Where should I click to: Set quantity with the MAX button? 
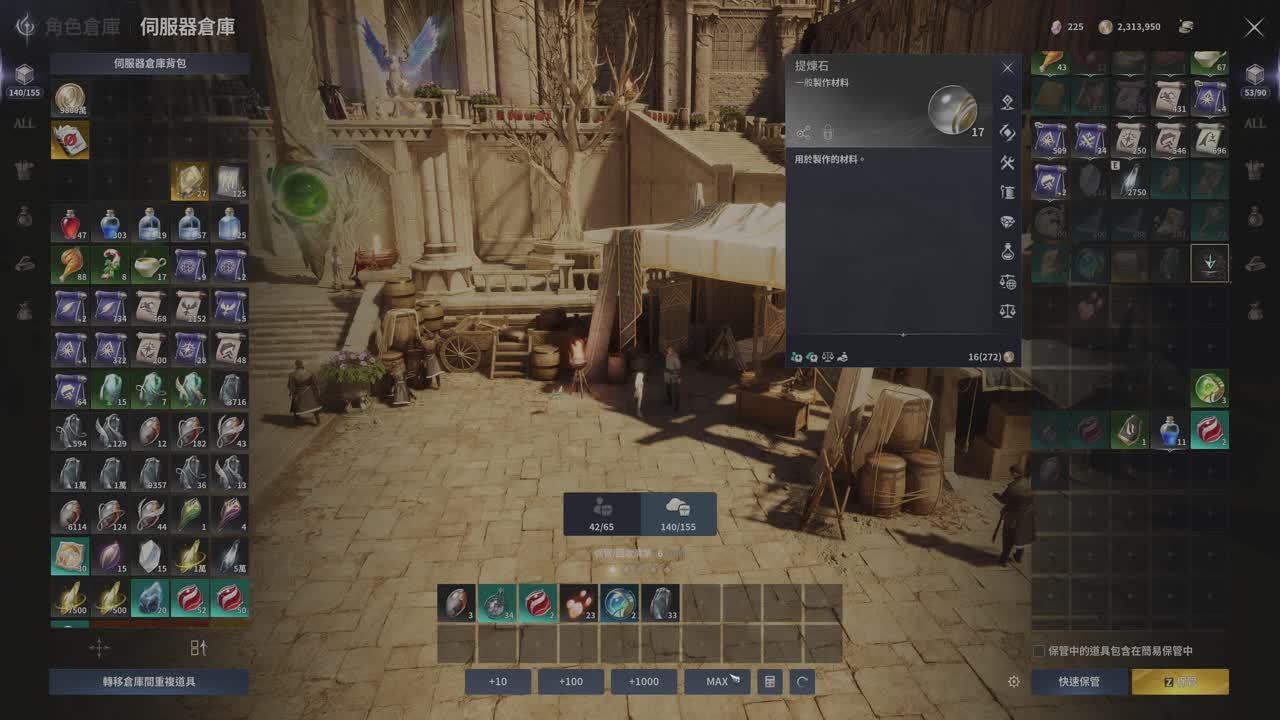click(x=717, y=682)
